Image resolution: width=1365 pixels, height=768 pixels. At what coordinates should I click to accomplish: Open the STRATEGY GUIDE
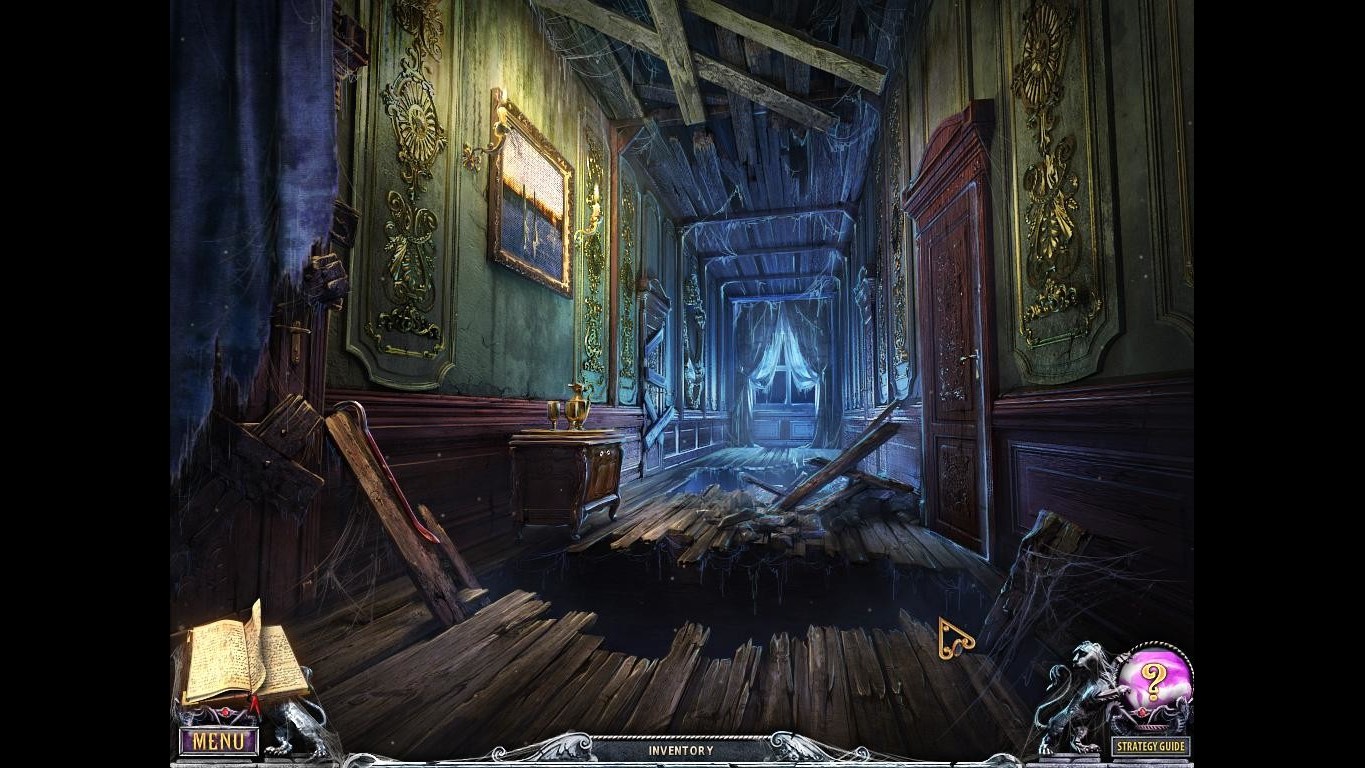pos(1150,744)
